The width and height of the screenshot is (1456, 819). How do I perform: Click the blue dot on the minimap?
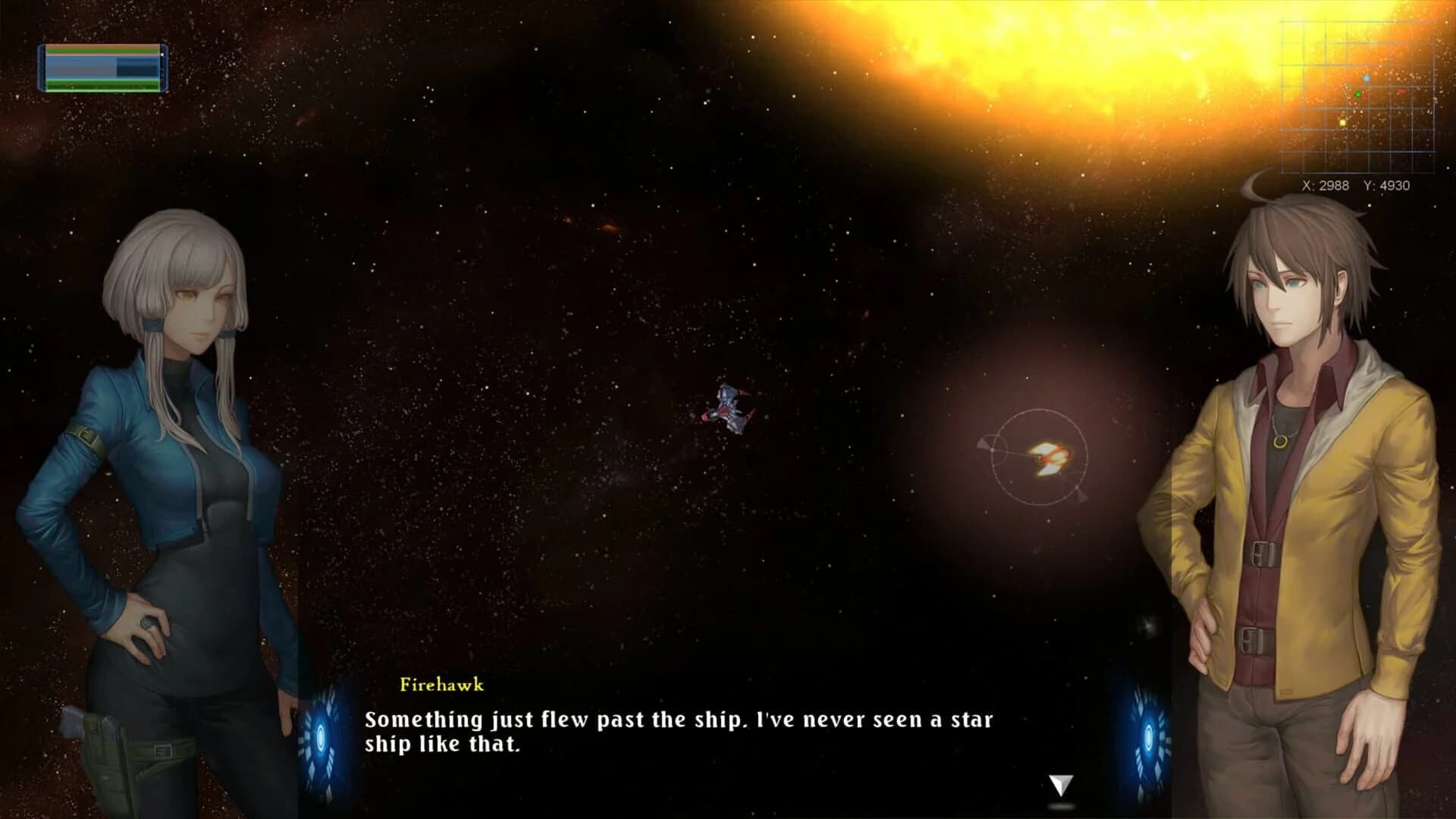pyautogui.click(x=1366, y=77)
